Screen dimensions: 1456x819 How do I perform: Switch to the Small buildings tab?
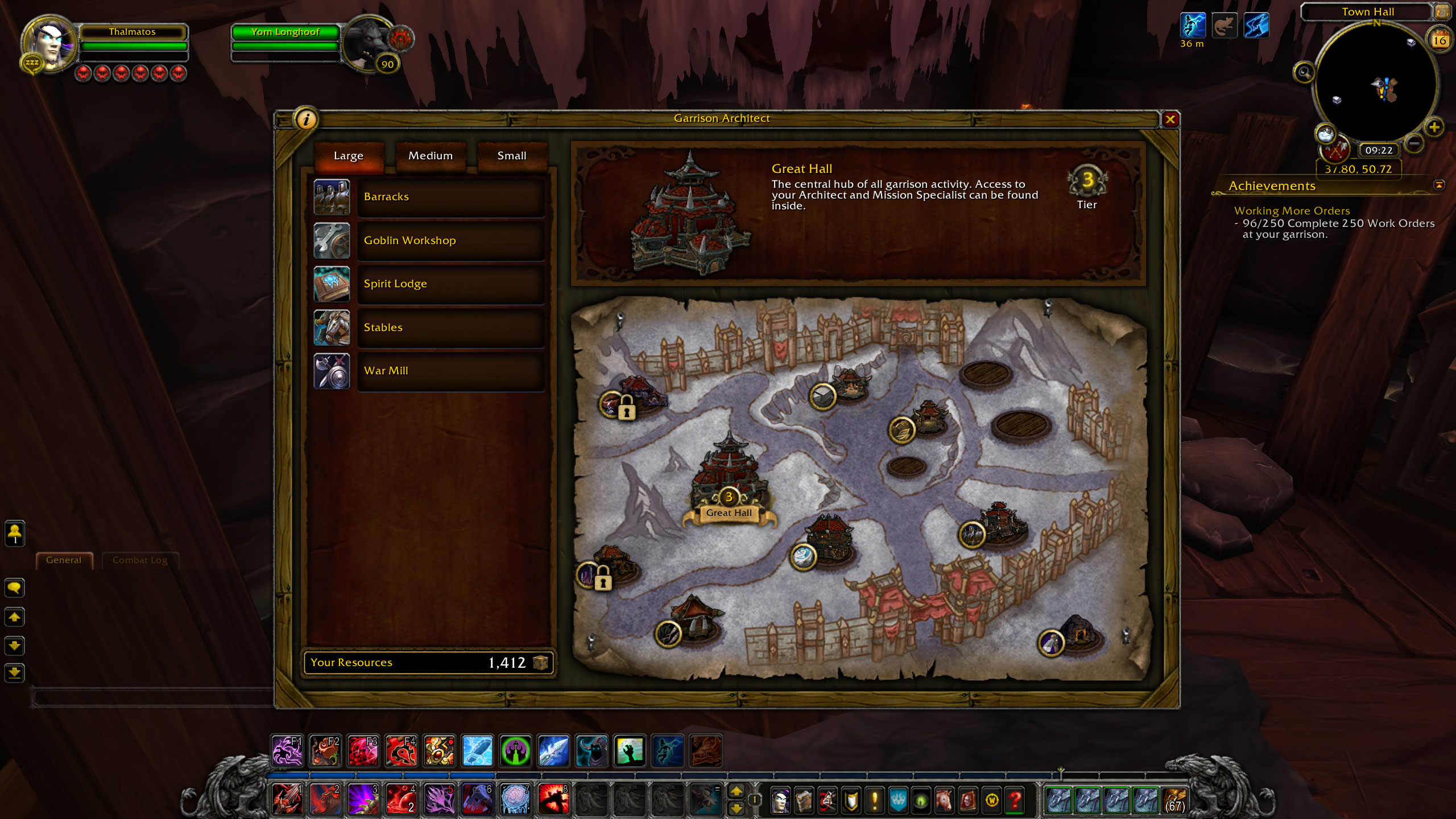tap(512, 156)
